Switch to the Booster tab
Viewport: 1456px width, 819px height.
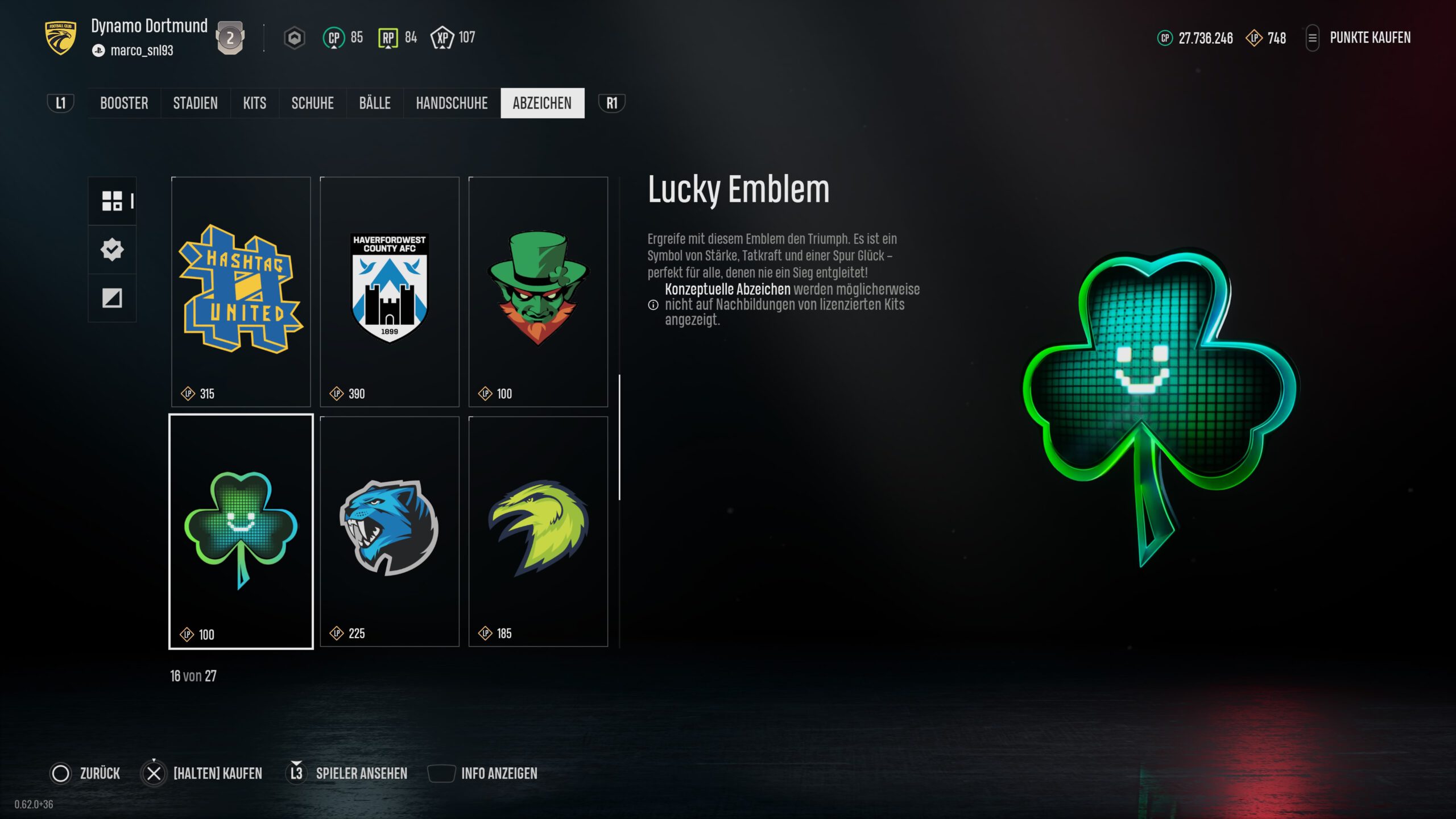(x=124, y=103)
